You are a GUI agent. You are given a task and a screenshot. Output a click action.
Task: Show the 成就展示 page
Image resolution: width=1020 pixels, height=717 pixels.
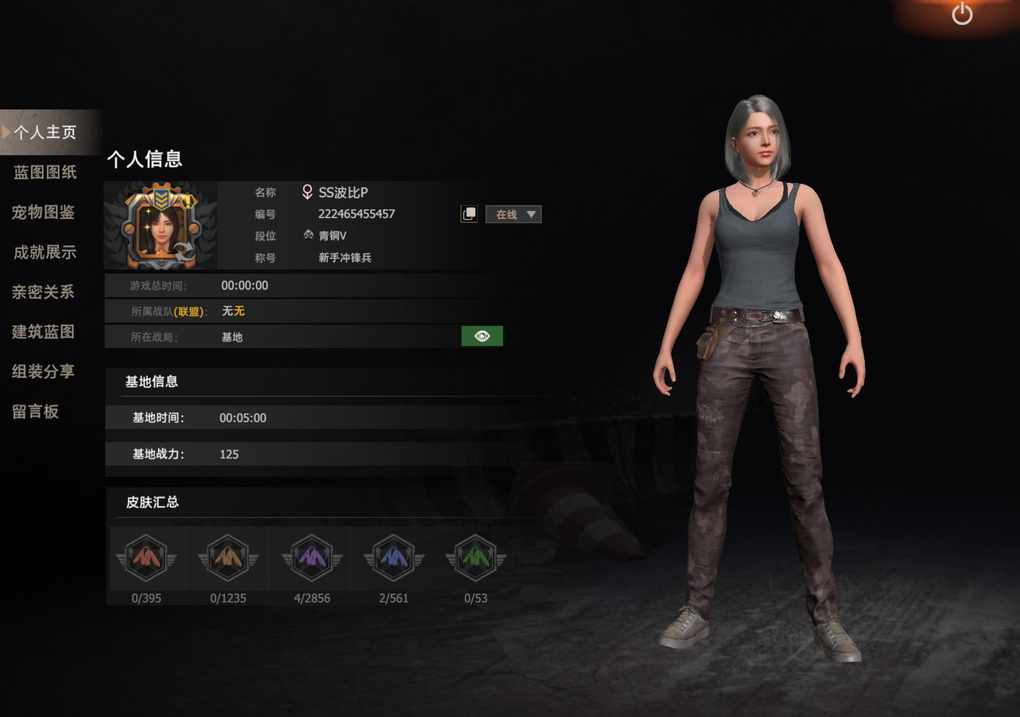(45, 252)
